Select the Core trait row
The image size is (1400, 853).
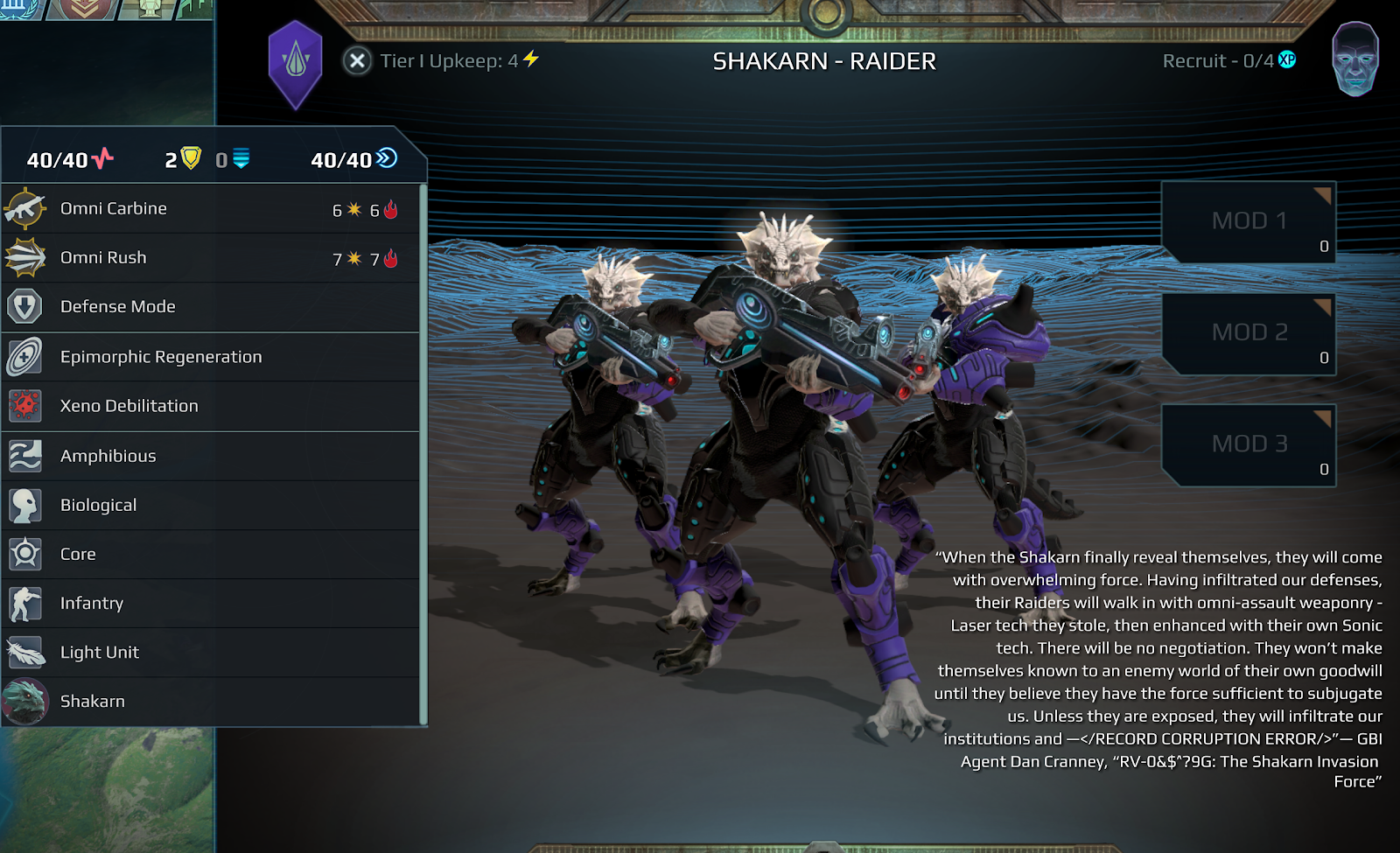coord(210,554)
